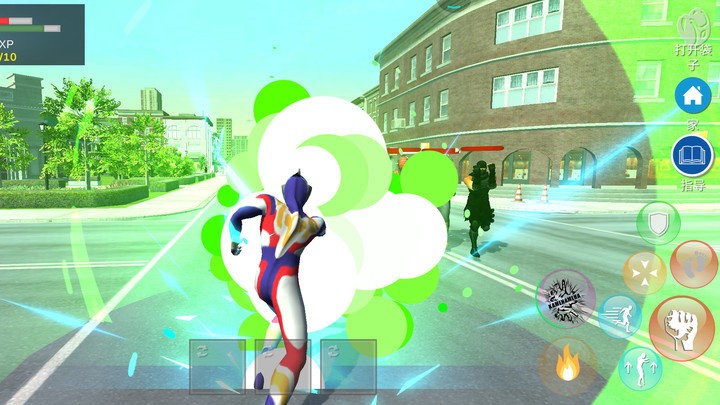Activate the jump with up-arrows button
Image resolution: width=720 pixels, height=405 pixels.
point(640,368)
